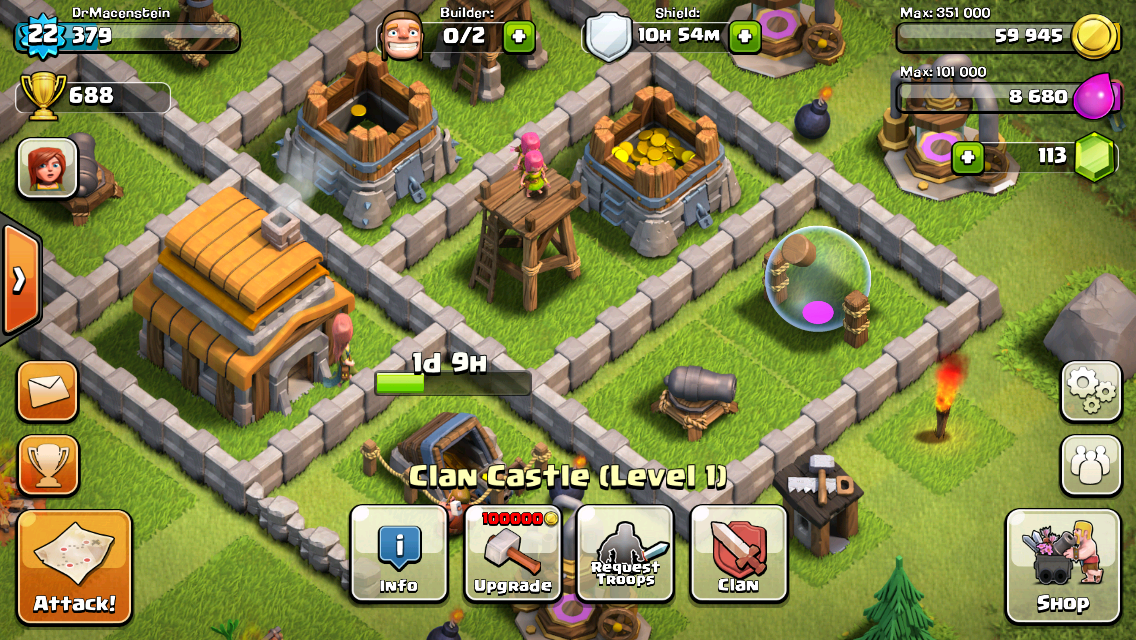The width and height of the screenshot is (1136, 640).
Task: Open the Attack map
Action: pos(75,567)
